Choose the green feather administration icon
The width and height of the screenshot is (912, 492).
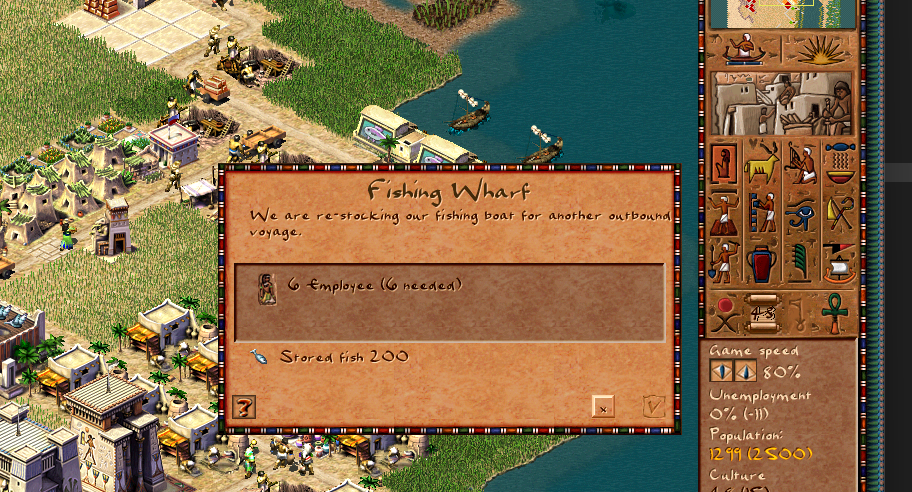pos(800,261)
